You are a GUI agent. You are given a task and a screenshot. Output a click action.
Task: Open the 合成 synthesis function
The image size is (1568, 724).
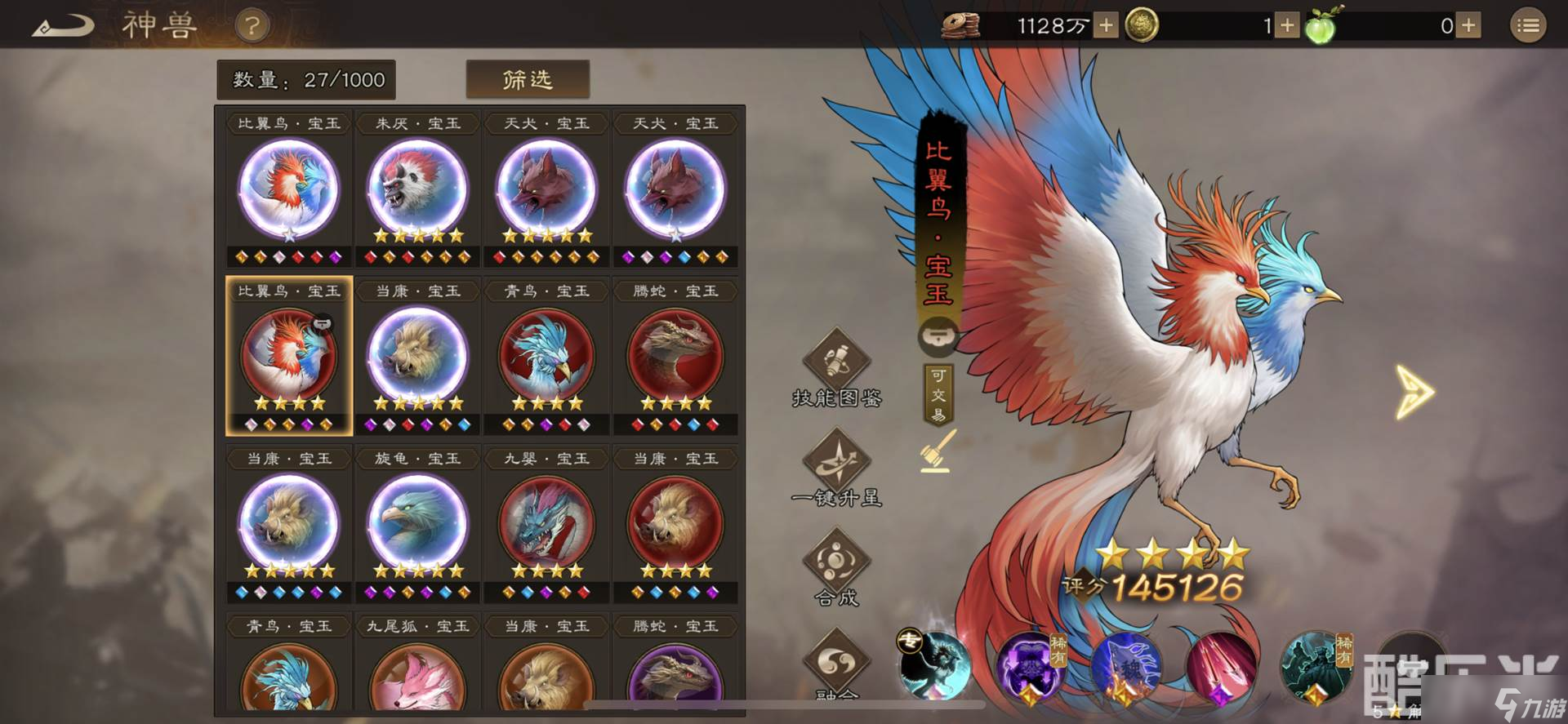(837, 571)
